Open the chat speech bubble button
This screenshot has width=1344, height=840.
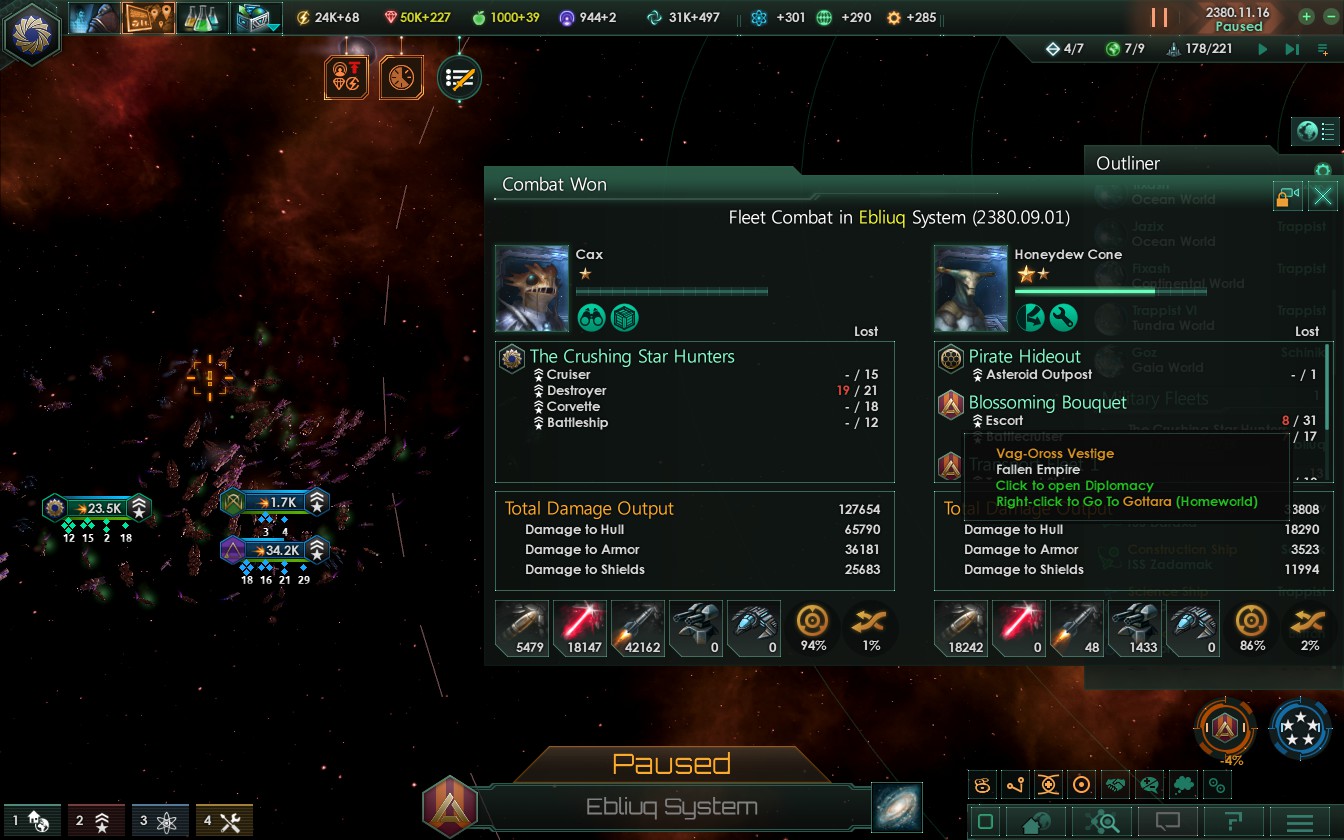pyautogui.click(x=1167, y=823)
